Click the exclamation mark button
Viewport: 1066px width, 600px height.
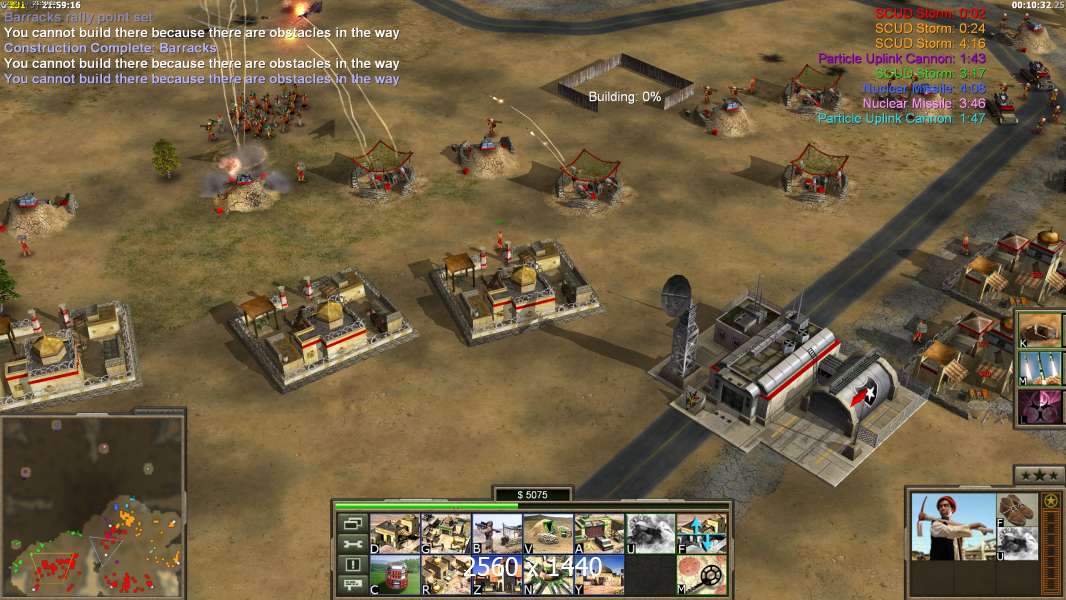(351, 565)
